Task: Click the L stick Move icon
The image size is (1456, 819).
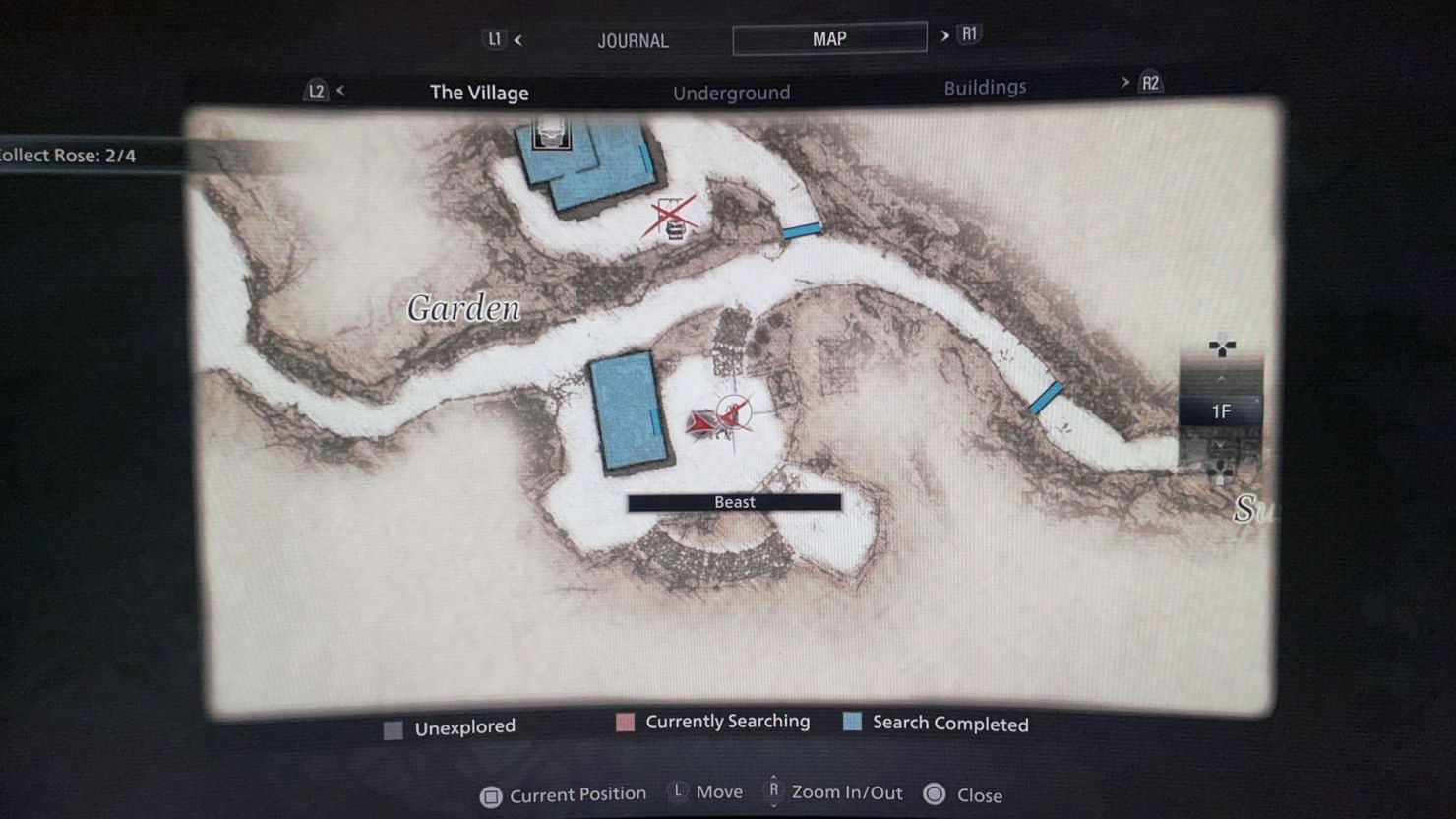Action: click(x=680, y=791)
